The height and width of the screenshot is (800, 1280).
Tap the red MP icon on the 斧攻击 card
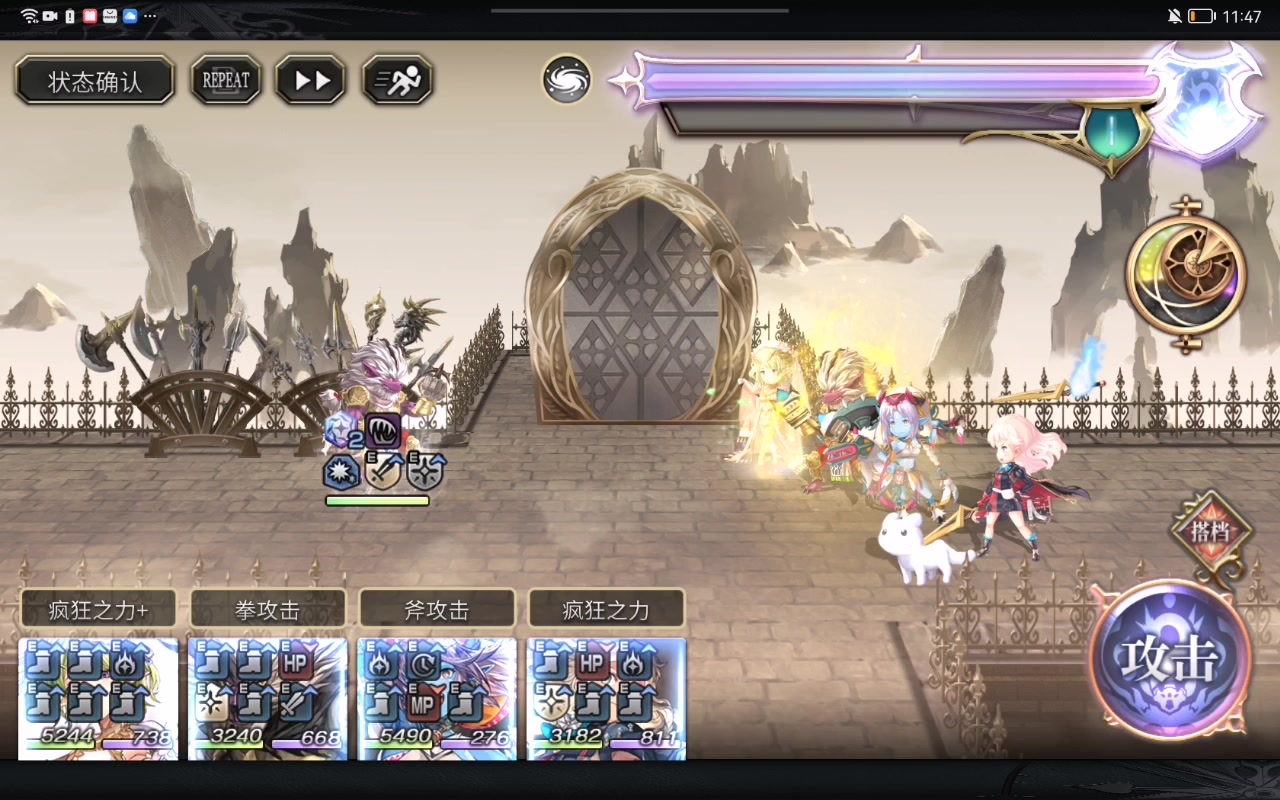coord(424,703)
